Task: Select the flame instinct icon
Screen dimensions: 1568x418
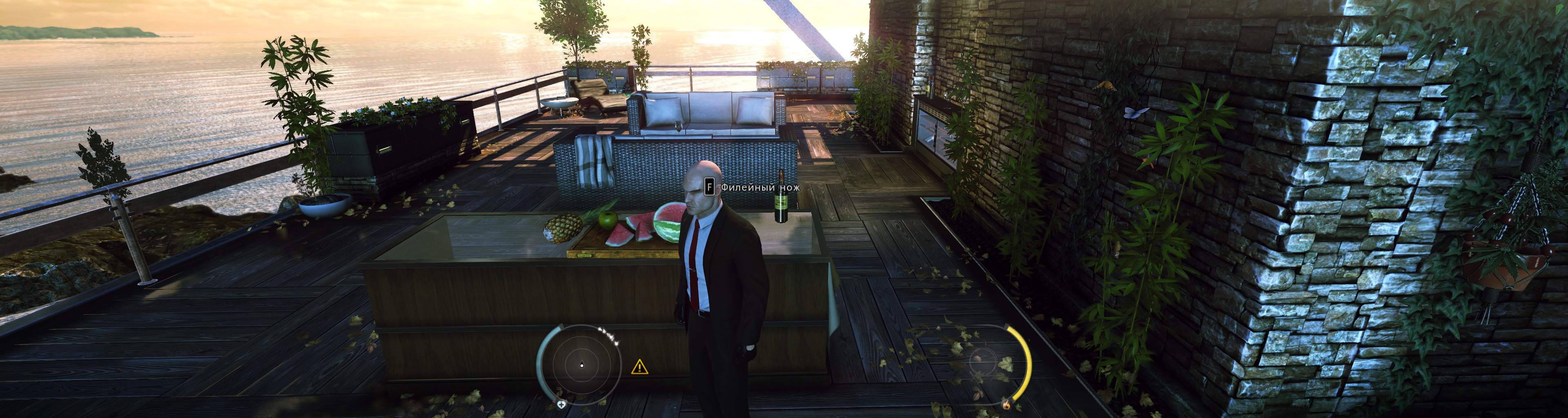Action: click(x=1006, y=403)
